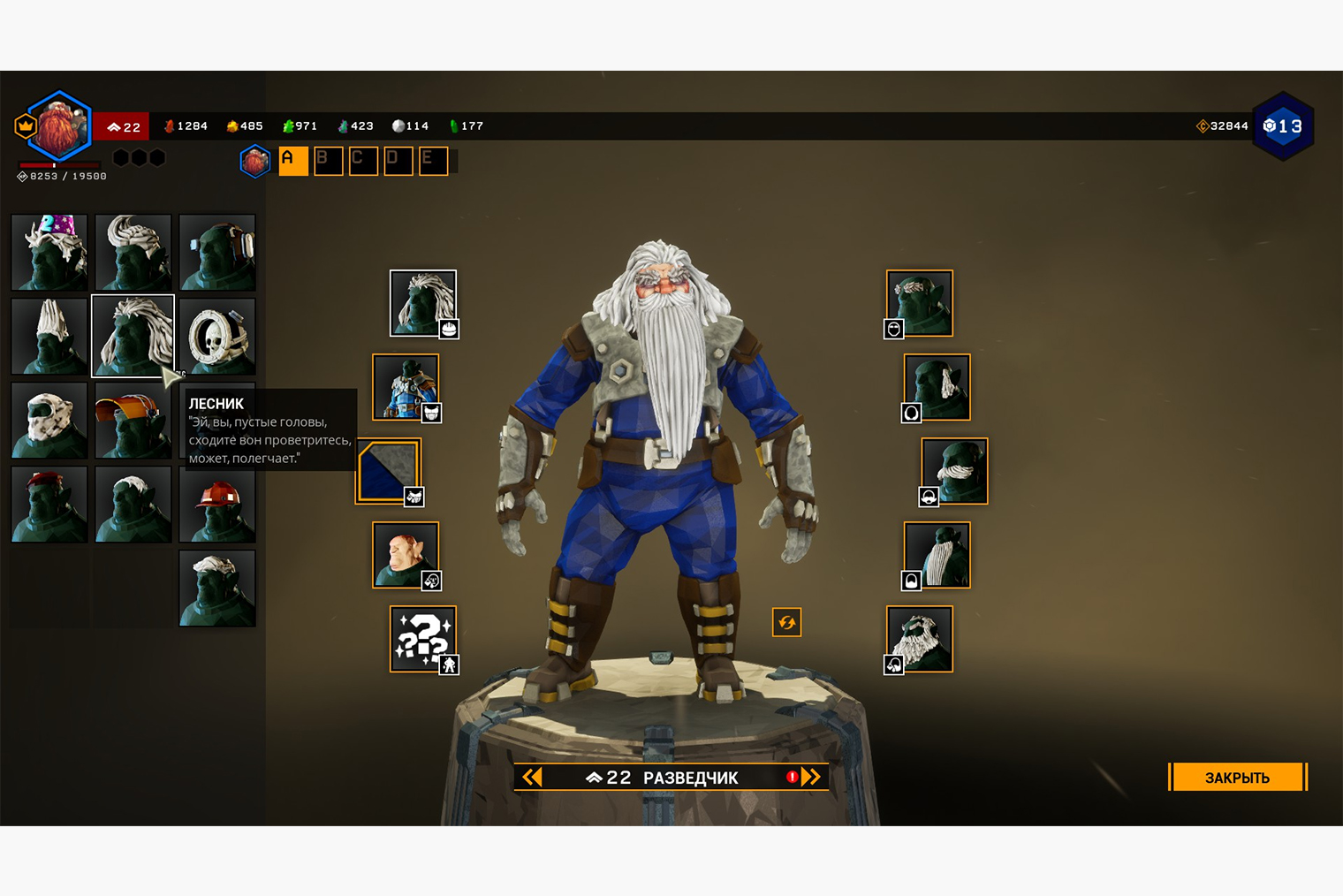The image size is (1343, 896).
Task: Open the moustache category slot
Action: click(954, 471)
